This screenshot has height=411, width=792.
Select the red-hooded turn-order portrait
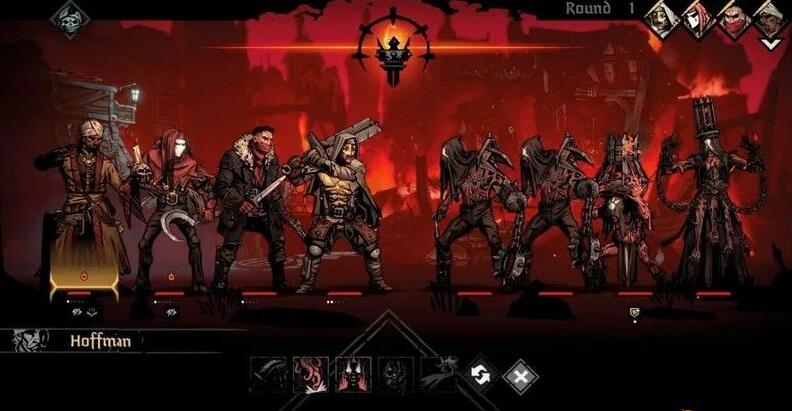pos(699,18)
